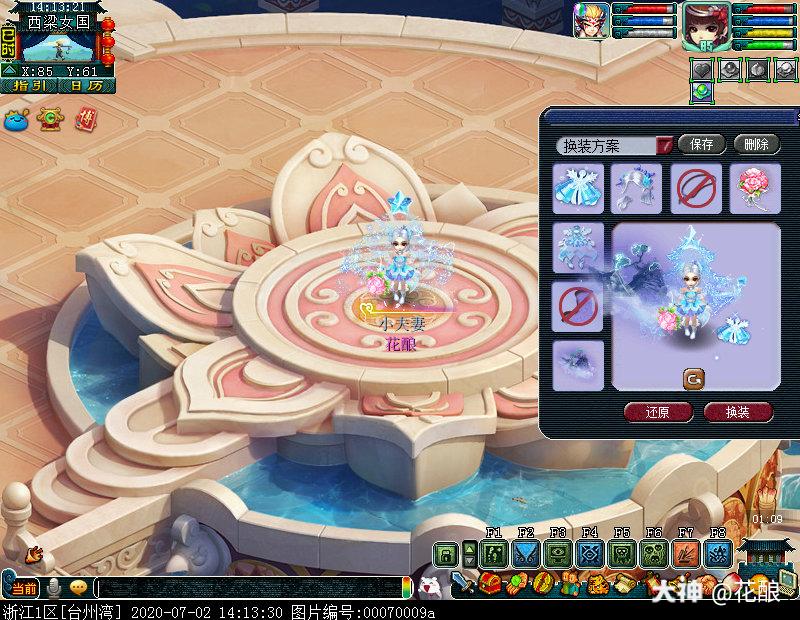
Task: Open the red 博 card icon
Action: (87, 119)
